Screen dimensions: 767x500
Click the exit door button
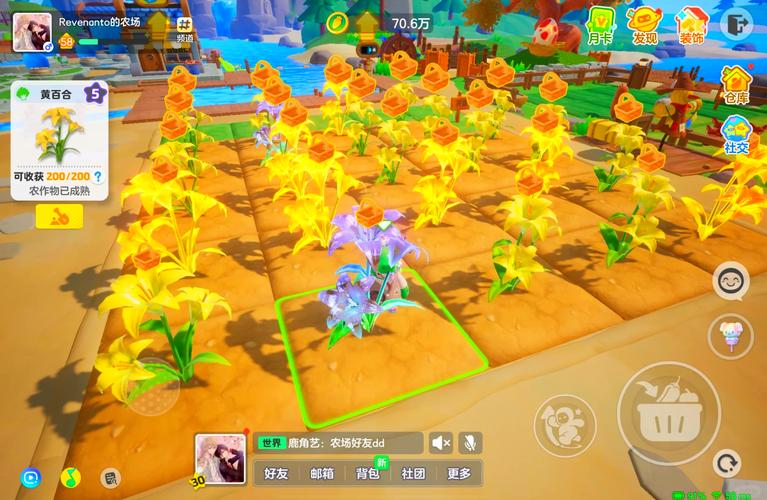pyautogui.click(x=738, y=23)
